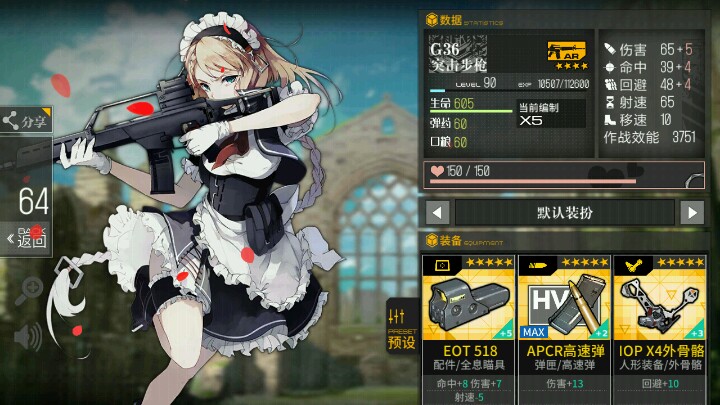Click the magnifying glass zoom icon
The height and width of the screenshot is (405, 720).
pos(30,288)
